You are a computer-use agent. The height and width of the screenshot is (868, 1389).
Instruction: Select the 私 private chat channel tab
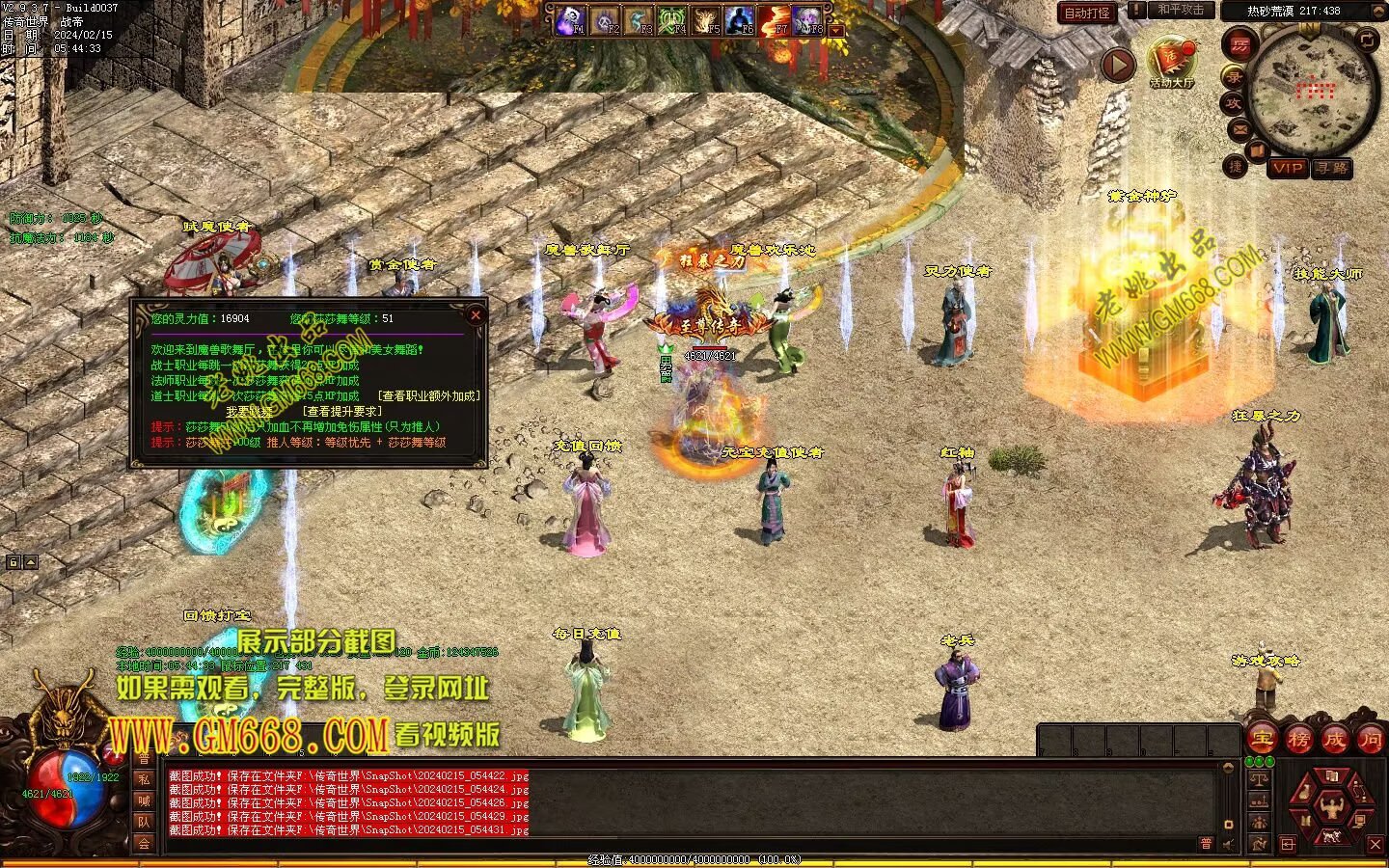(x=144, y=779)
